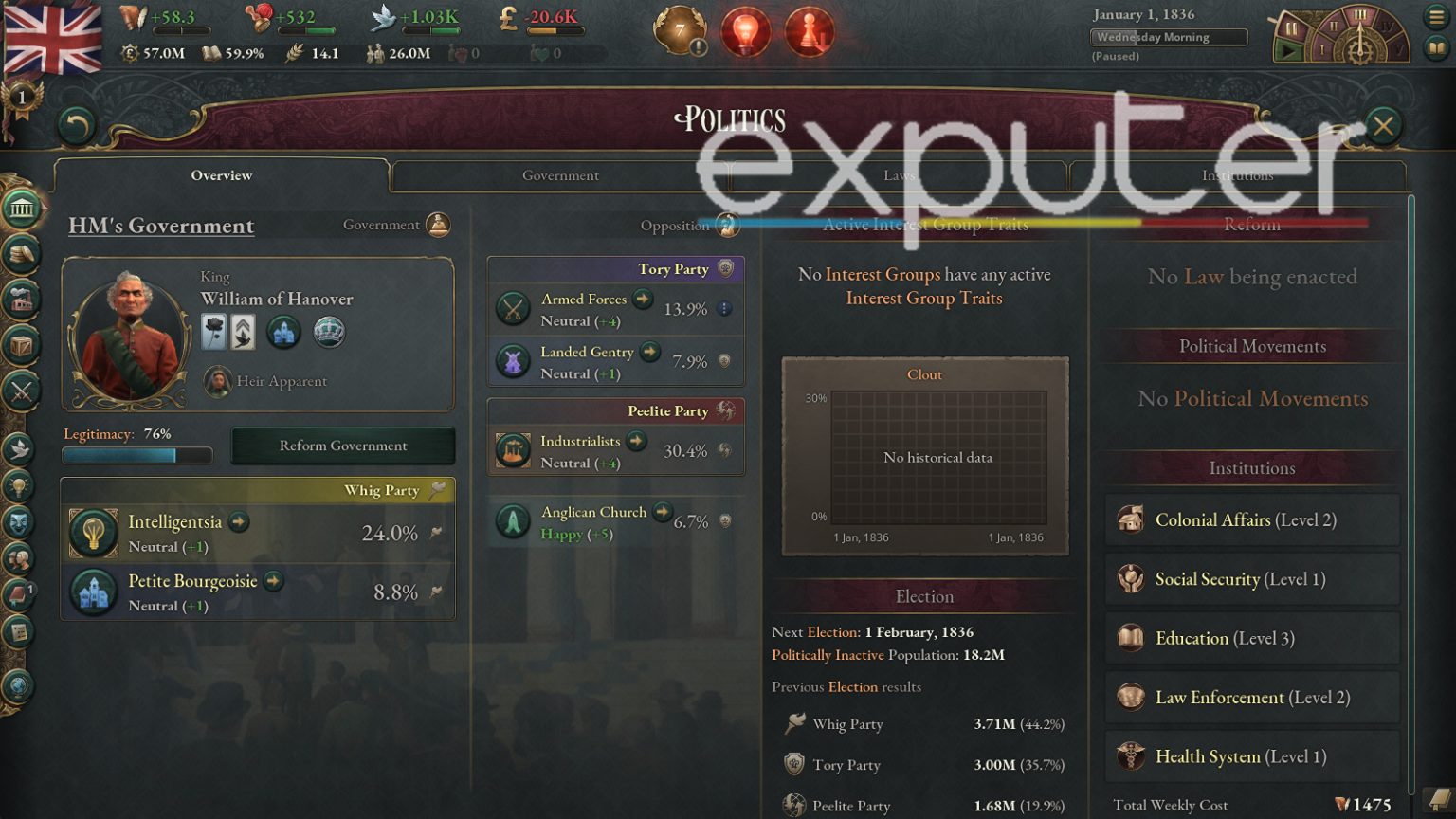Expand the Industrialists details arrow
Viewport: 1456px width, 819px height.
point(635,441)
